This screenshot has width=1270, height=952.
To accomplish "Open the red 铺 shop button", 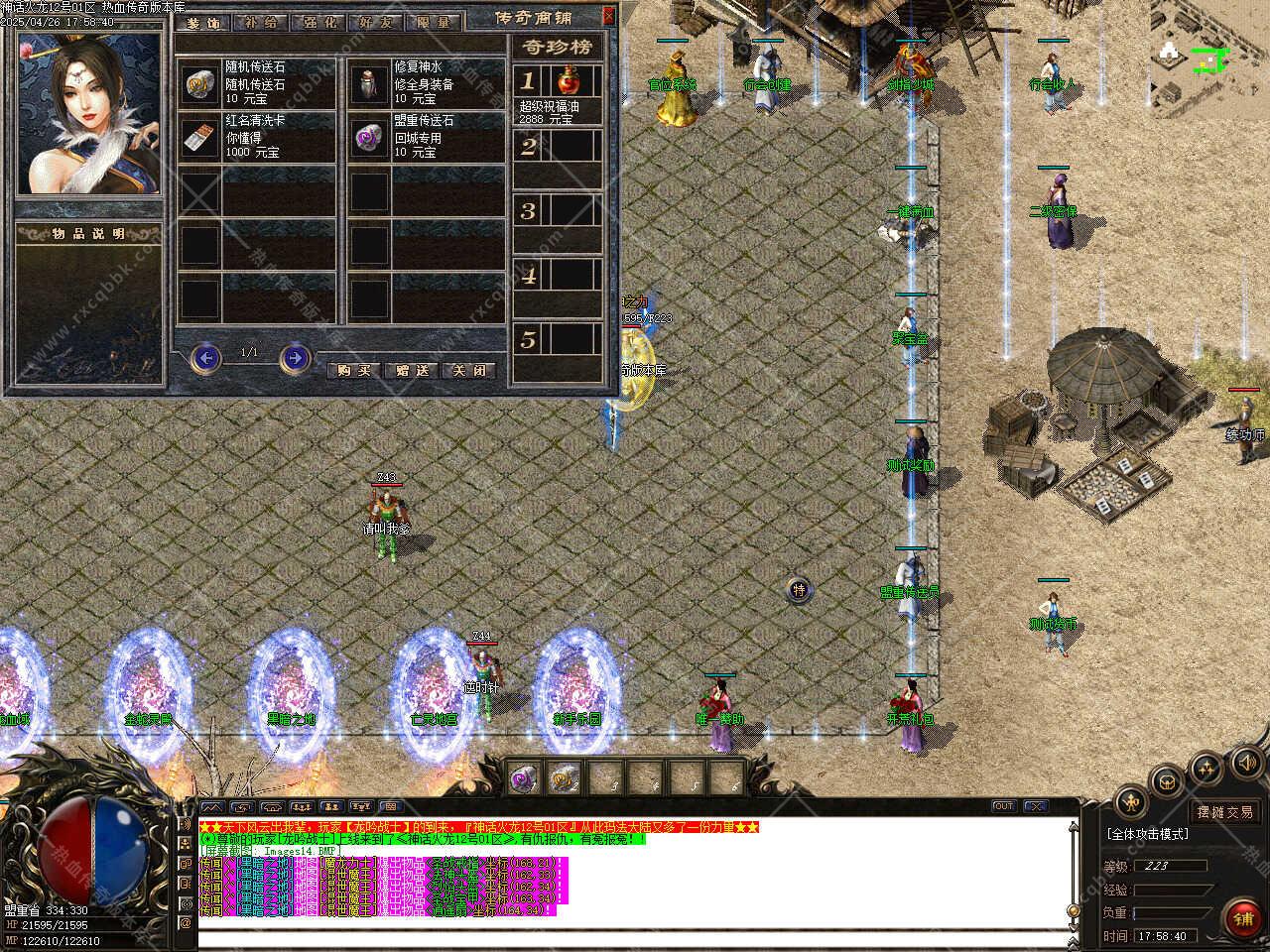I will 1242,918.
